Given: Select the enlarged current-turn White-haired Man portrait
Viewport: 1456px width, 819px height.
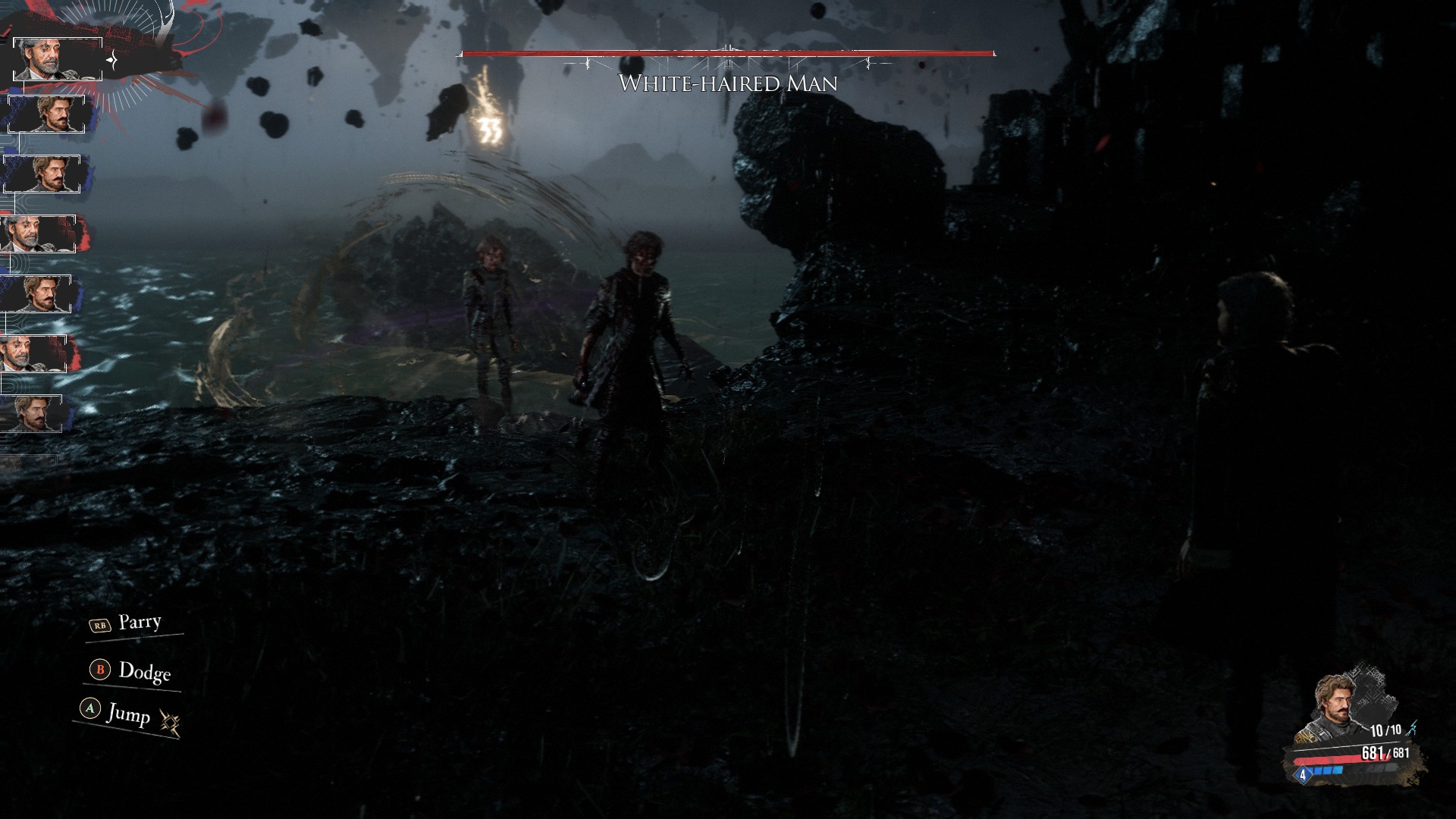Looking at the screenshot, I should click(58, 58).
